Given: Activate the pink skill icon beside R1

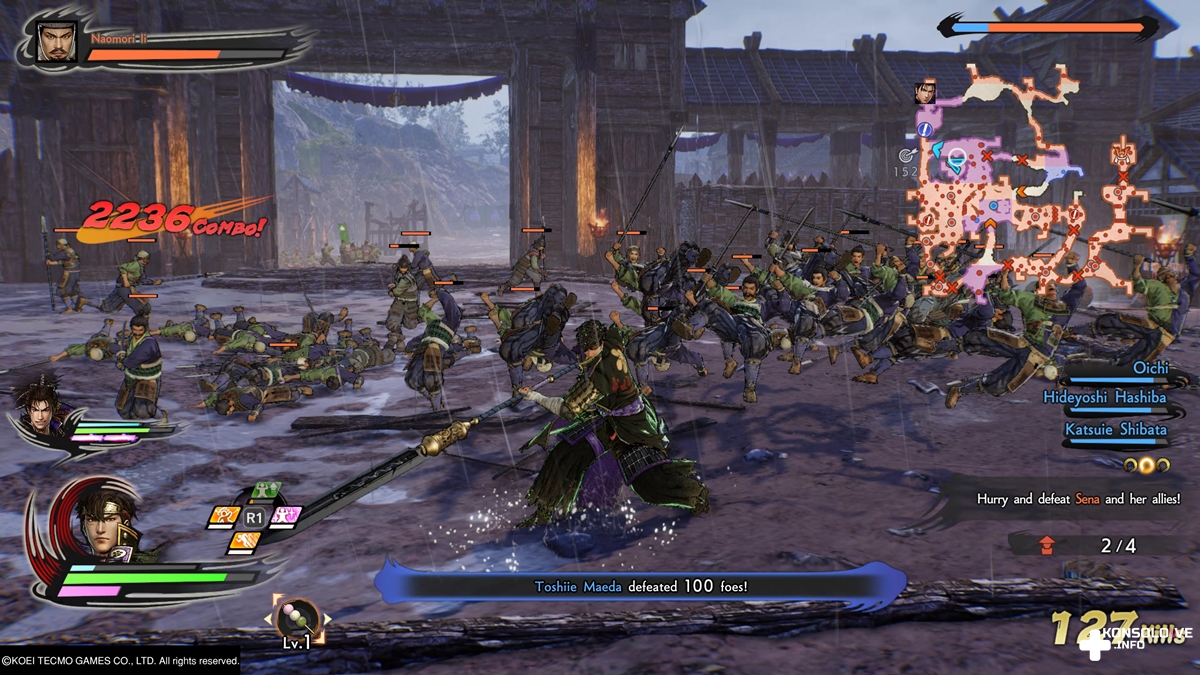Looking at the screenshot, I should [x=287, y=516].
